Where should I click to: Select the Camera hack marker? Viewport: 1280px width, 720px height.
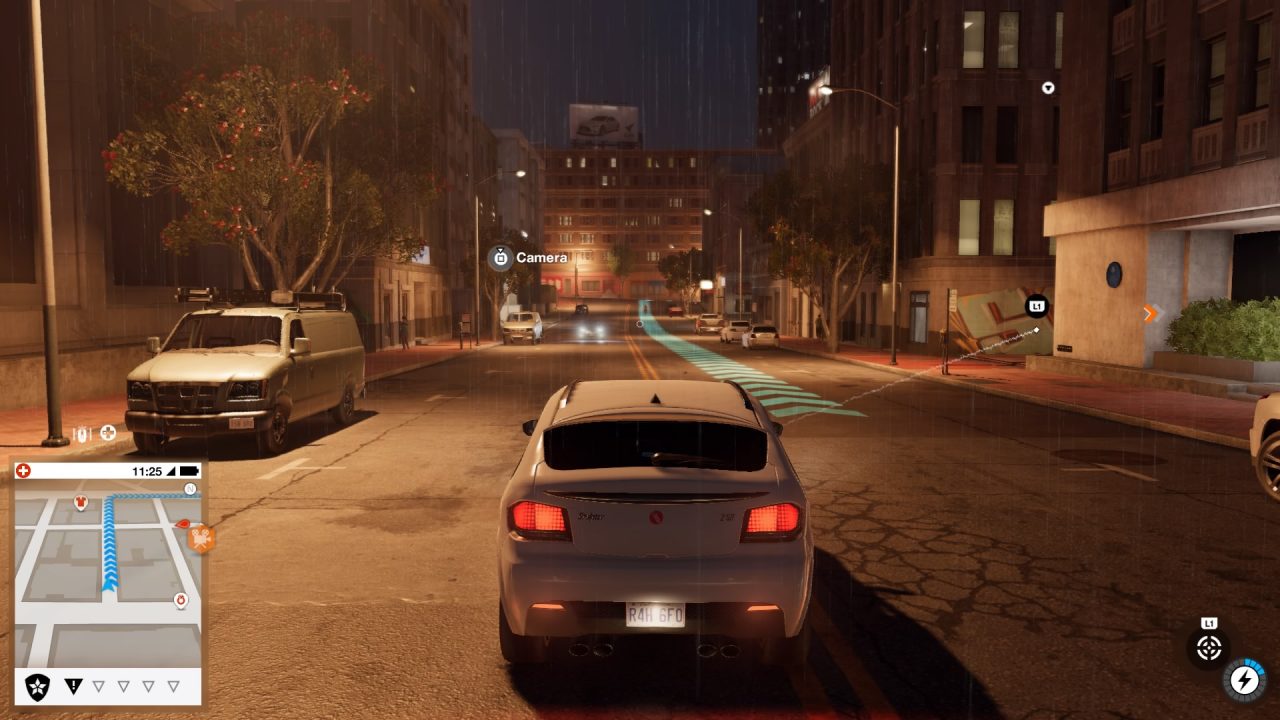point(501,258)
